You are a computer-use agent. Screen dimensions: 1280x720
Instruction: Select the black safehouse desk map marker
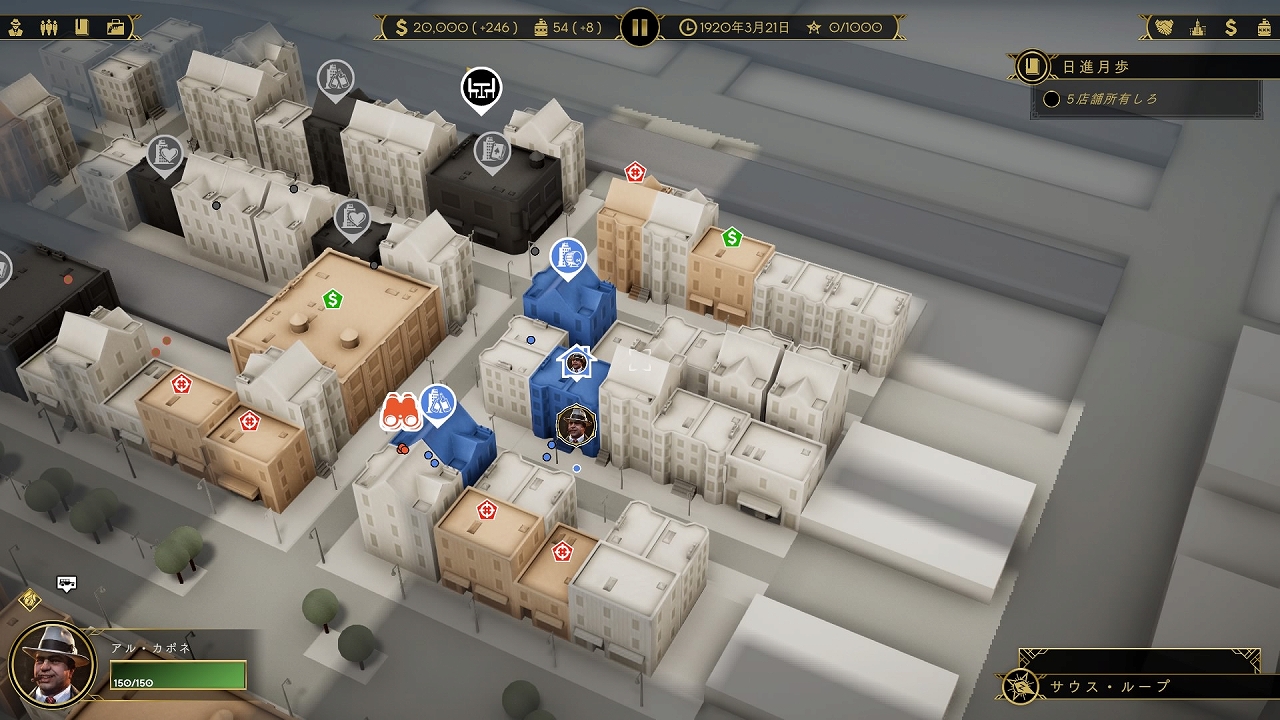click(x=481, y=87)
